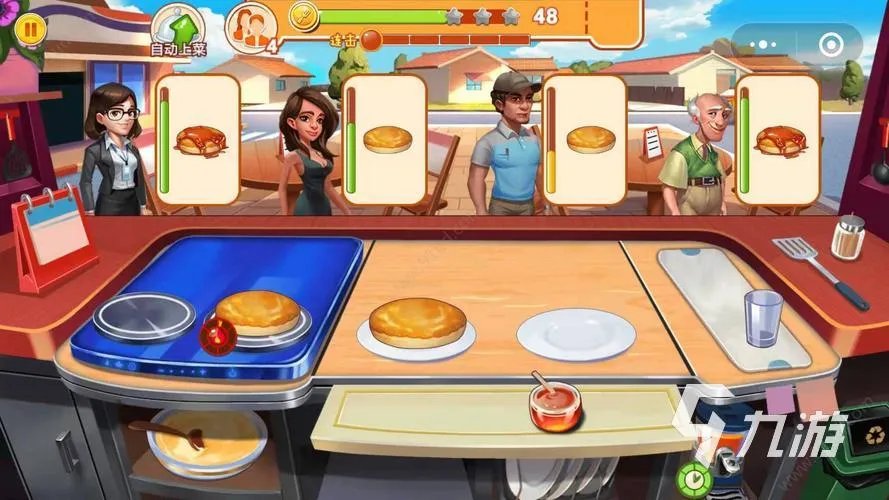Select the empty glass on the tray
889x500 pixels.
762,318
